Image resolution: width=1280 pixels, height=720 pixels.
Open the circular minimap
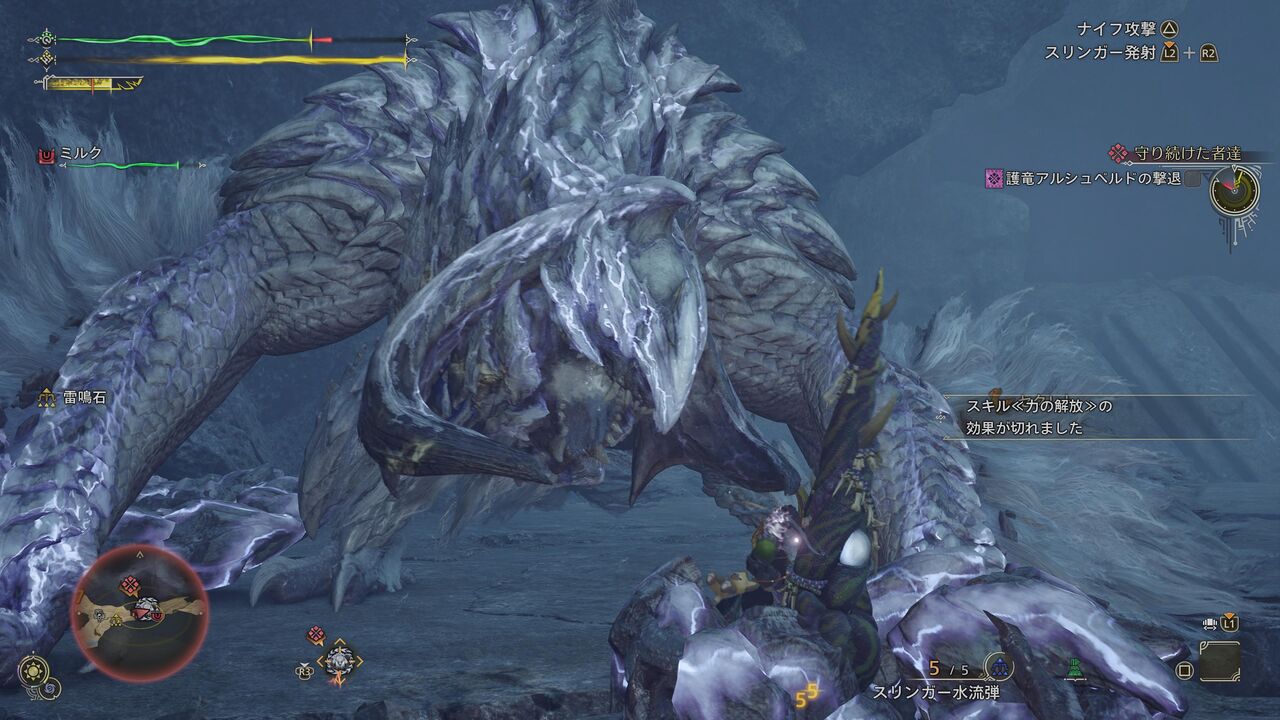139,611
